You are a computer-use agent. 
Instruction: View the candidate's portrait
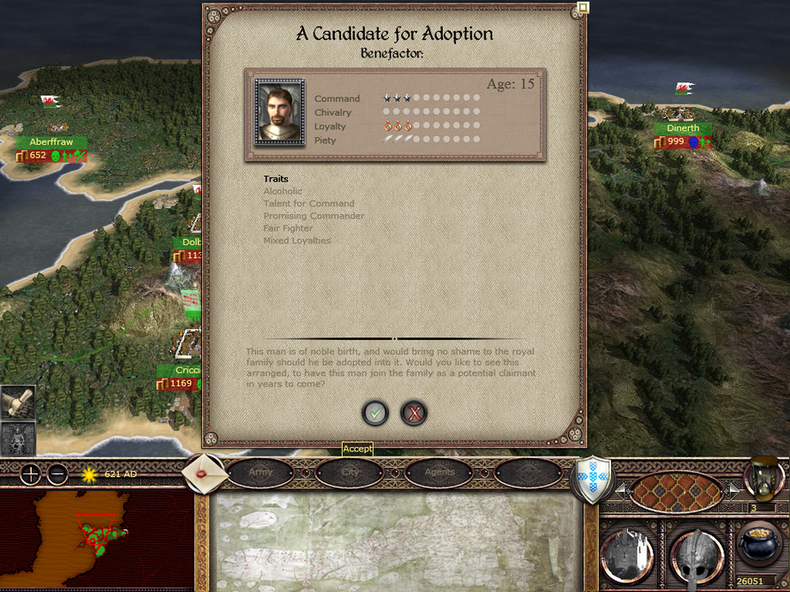point(279,111)
